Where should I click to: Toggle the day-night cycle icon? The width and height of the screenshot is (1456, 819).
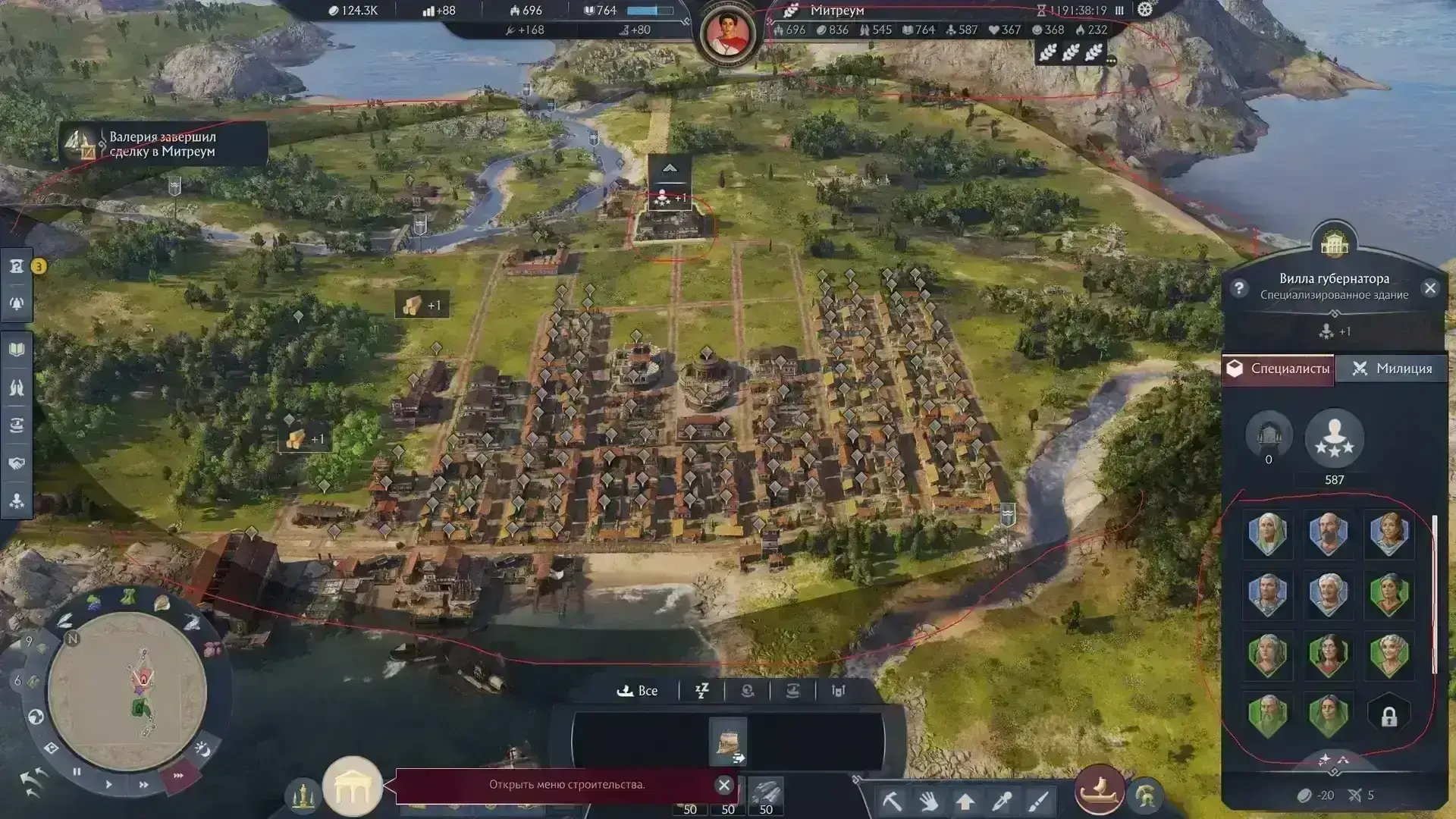tap(202, 749)
